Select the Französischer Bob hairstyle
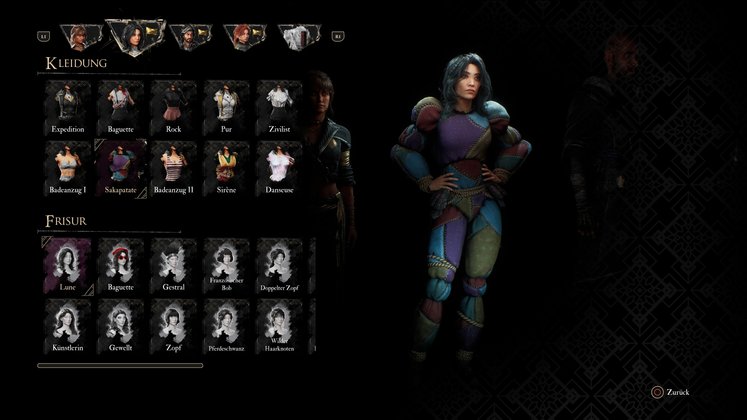This screenshot has width=747, height=420. point(226,265)
